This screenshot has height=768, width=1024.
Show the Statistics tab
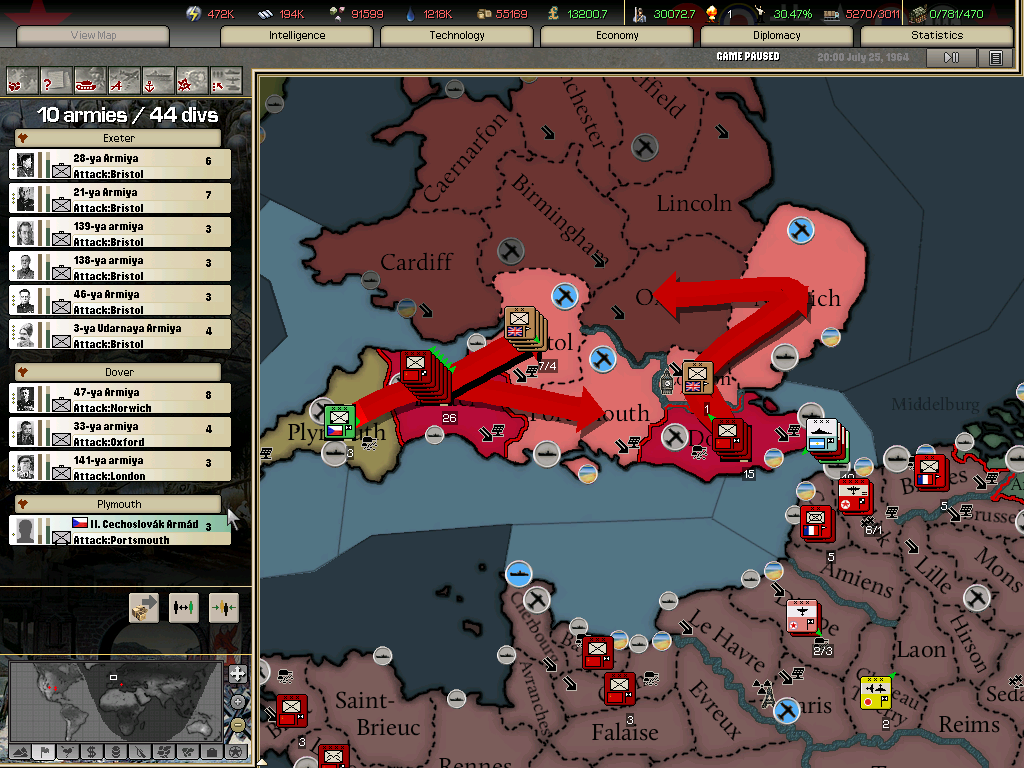pos(937,35)
